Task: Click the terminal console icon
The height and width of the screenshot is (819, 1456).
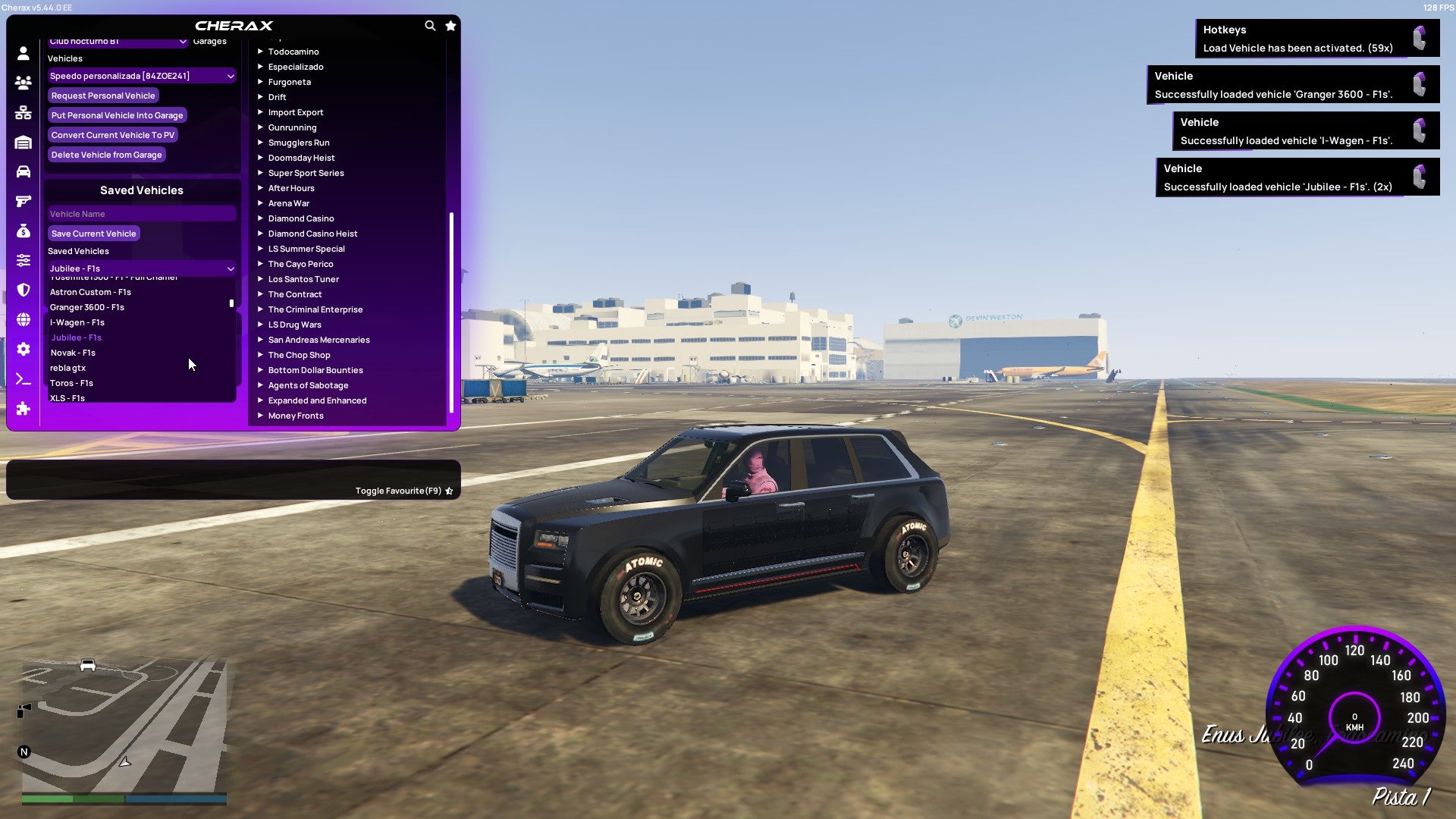Action: (23, 379)
